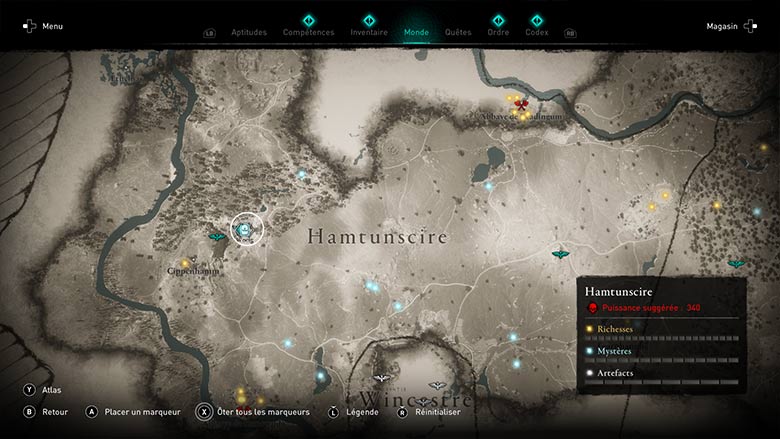Choose Placer un marqueur
The height and width of the screenshot is (439, 780).
pyautogui.click(x=138, y=411)
